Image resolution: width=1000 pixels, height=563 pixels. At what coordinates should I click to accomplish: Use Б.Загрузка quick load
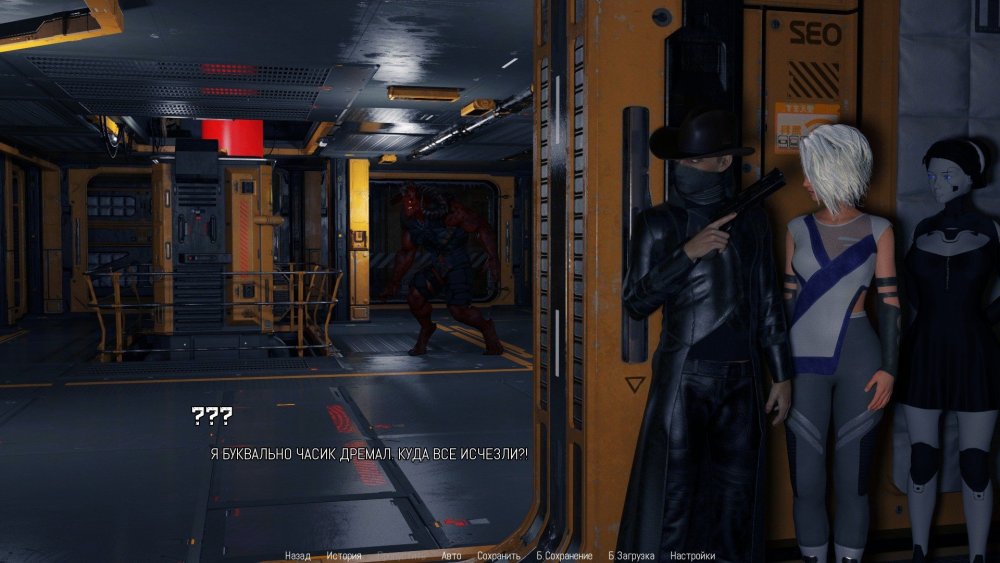click(631, 556)
